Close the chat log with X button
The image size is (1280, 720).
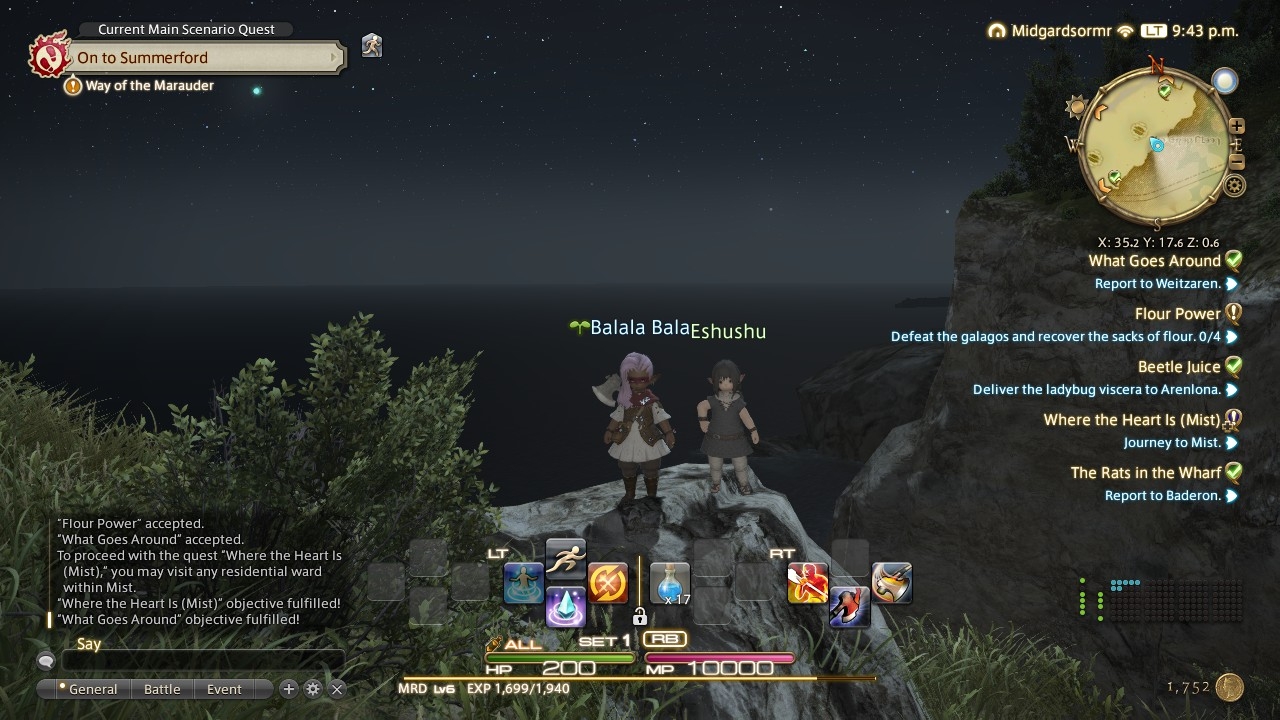tap(337, 689)
